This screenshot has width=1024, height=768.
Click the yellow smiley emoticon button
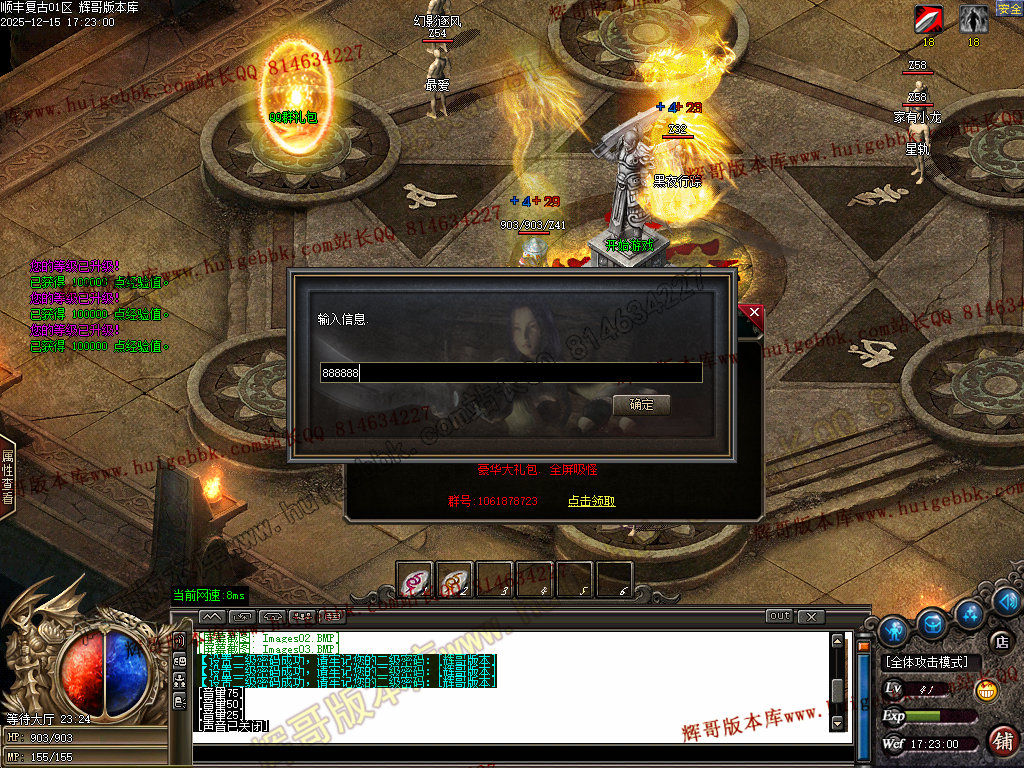click(986, 690)
